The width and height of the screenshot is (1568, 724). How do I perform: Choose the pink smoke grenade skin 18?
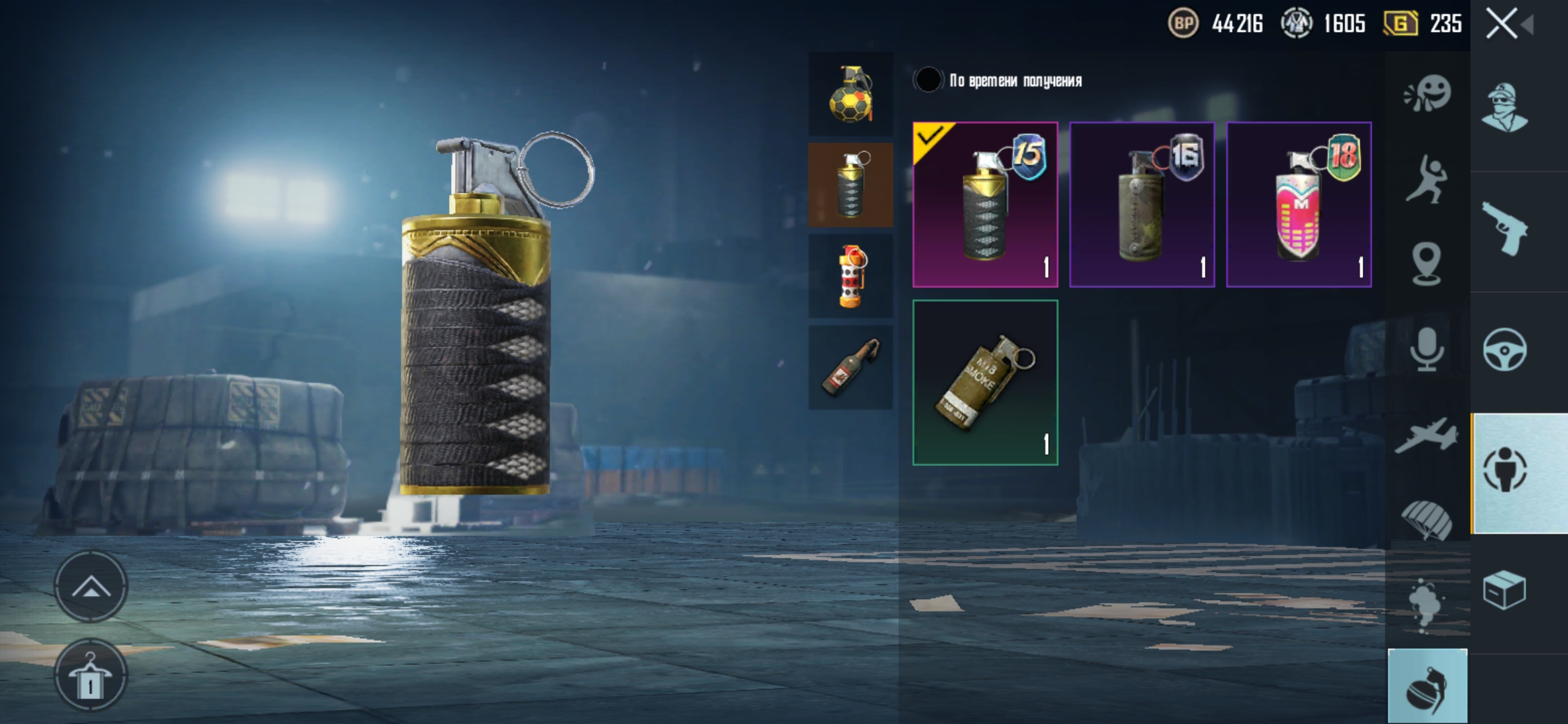[x=1299, y=204]
